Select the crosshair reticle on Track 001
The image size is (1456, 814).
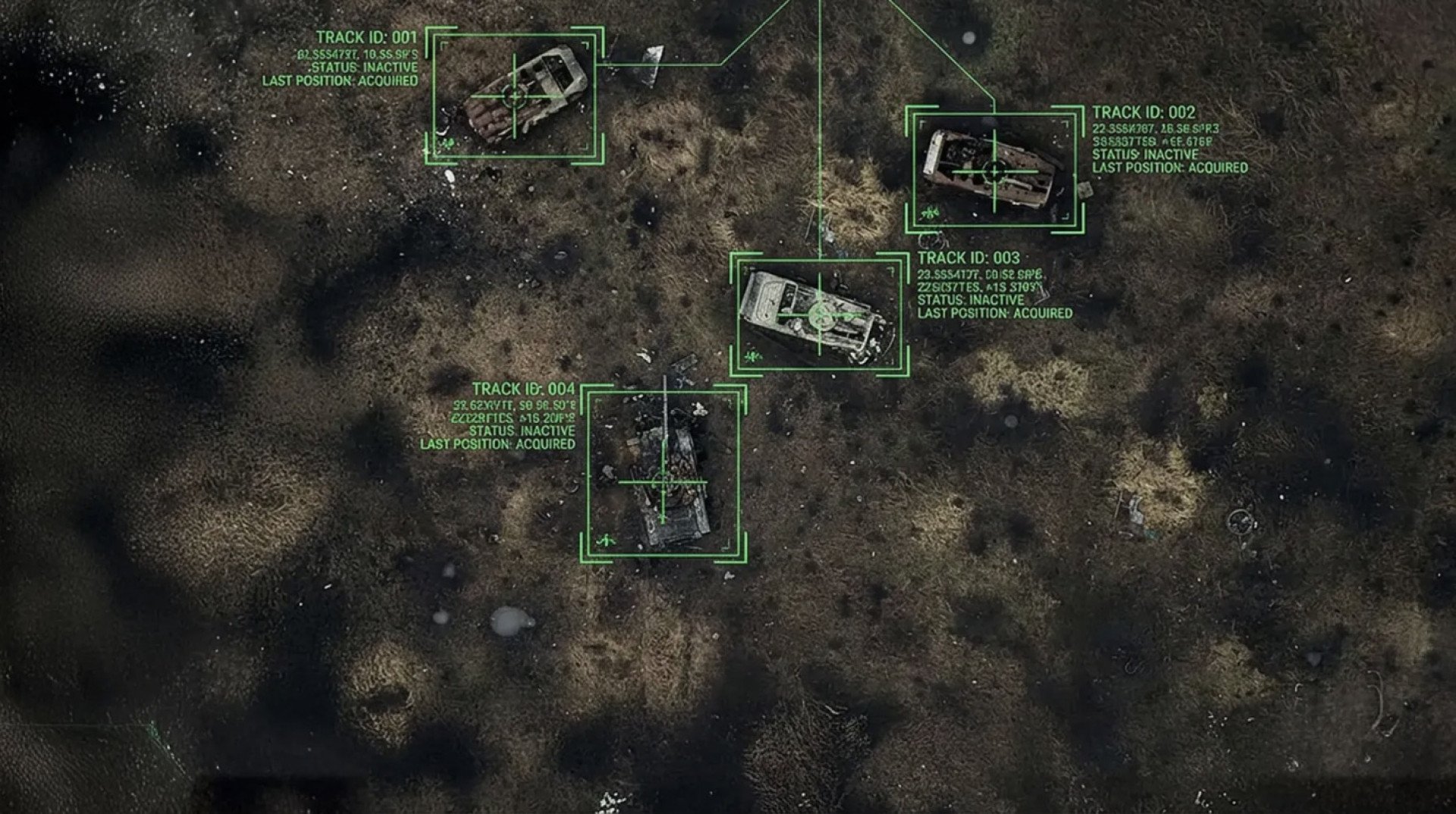tap(514, 97)
